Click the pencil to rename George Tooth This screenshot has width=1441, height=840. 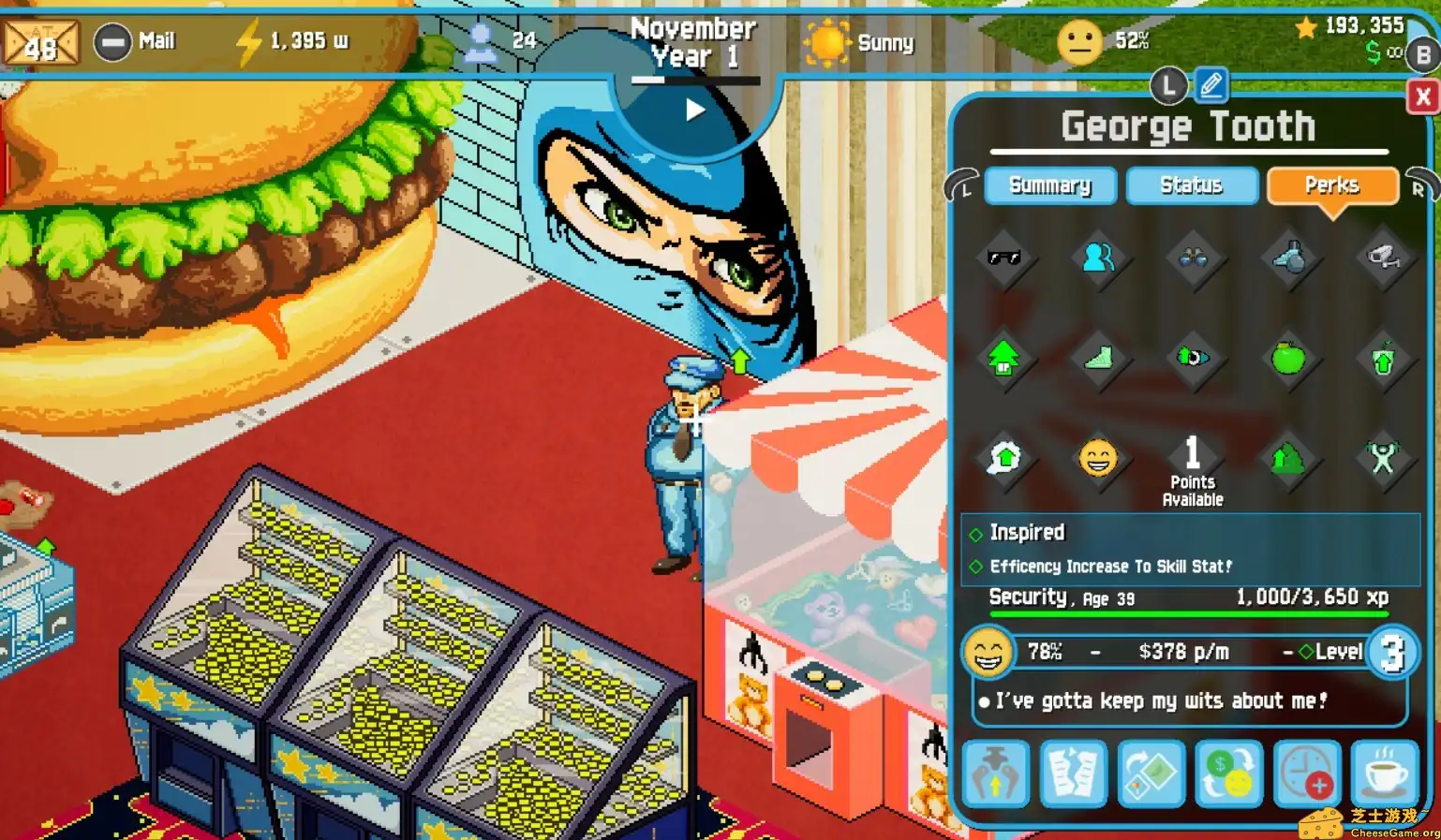[1210, 85]
